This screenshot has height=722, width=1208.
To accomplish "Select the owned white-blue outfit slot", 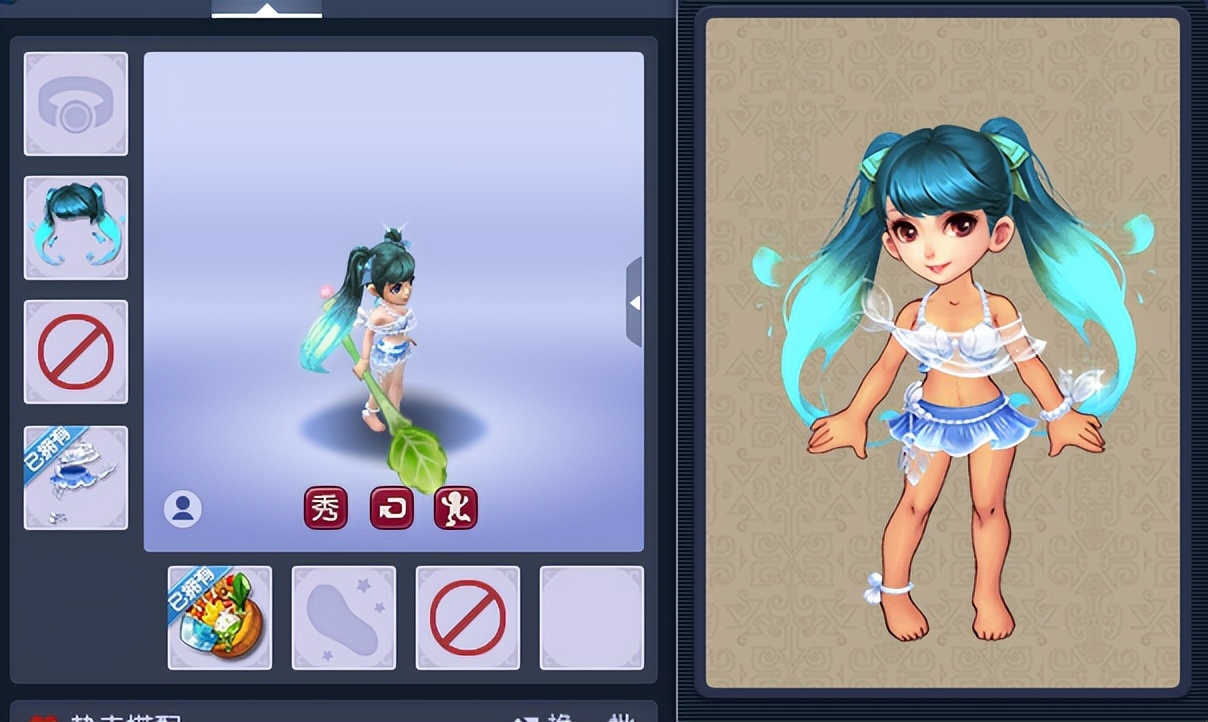I will [76, 478].
